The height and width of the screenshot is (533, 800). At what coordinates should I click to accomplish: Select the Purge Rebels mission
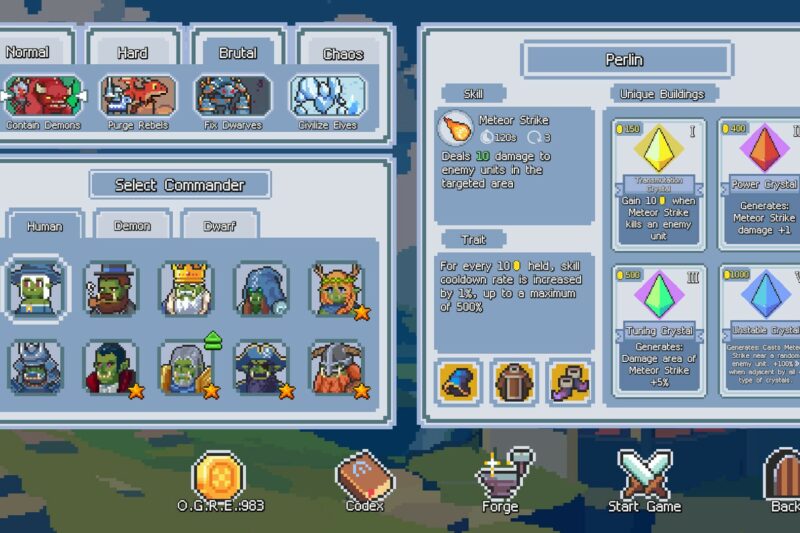(138, 96)
